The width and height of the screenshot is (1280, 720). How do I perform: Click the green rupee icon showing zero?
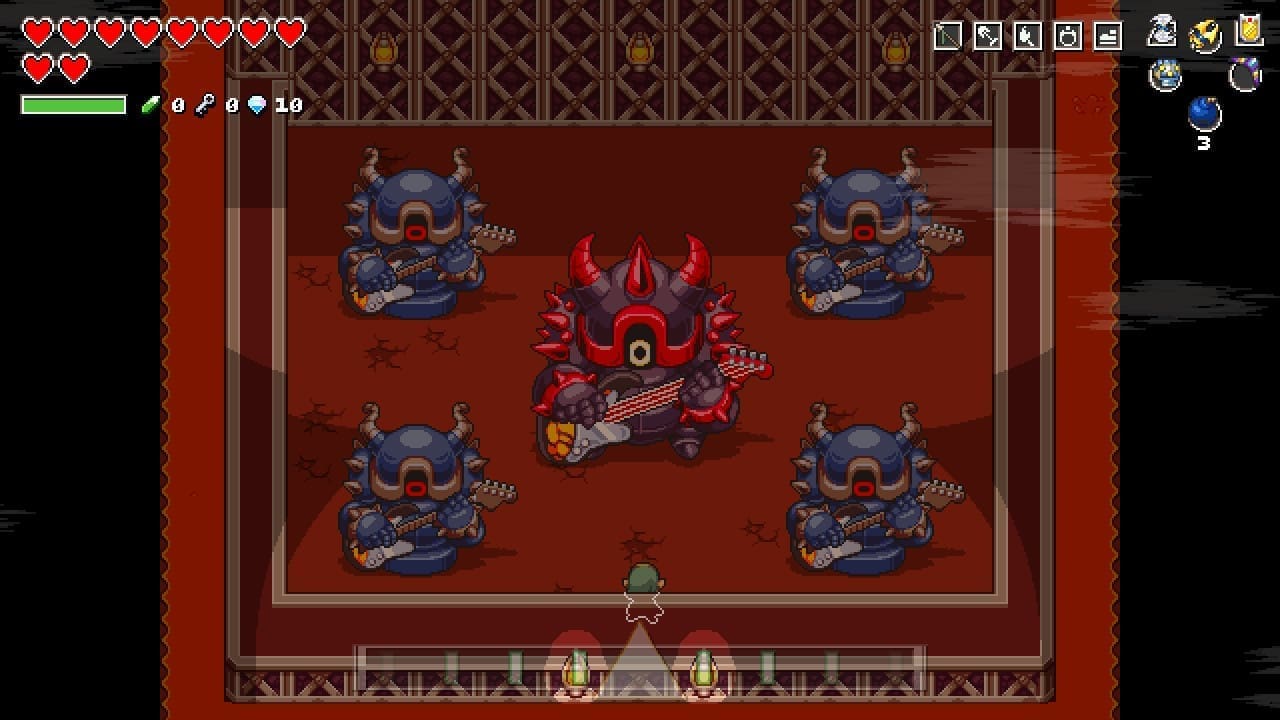[x=150, y=103]
